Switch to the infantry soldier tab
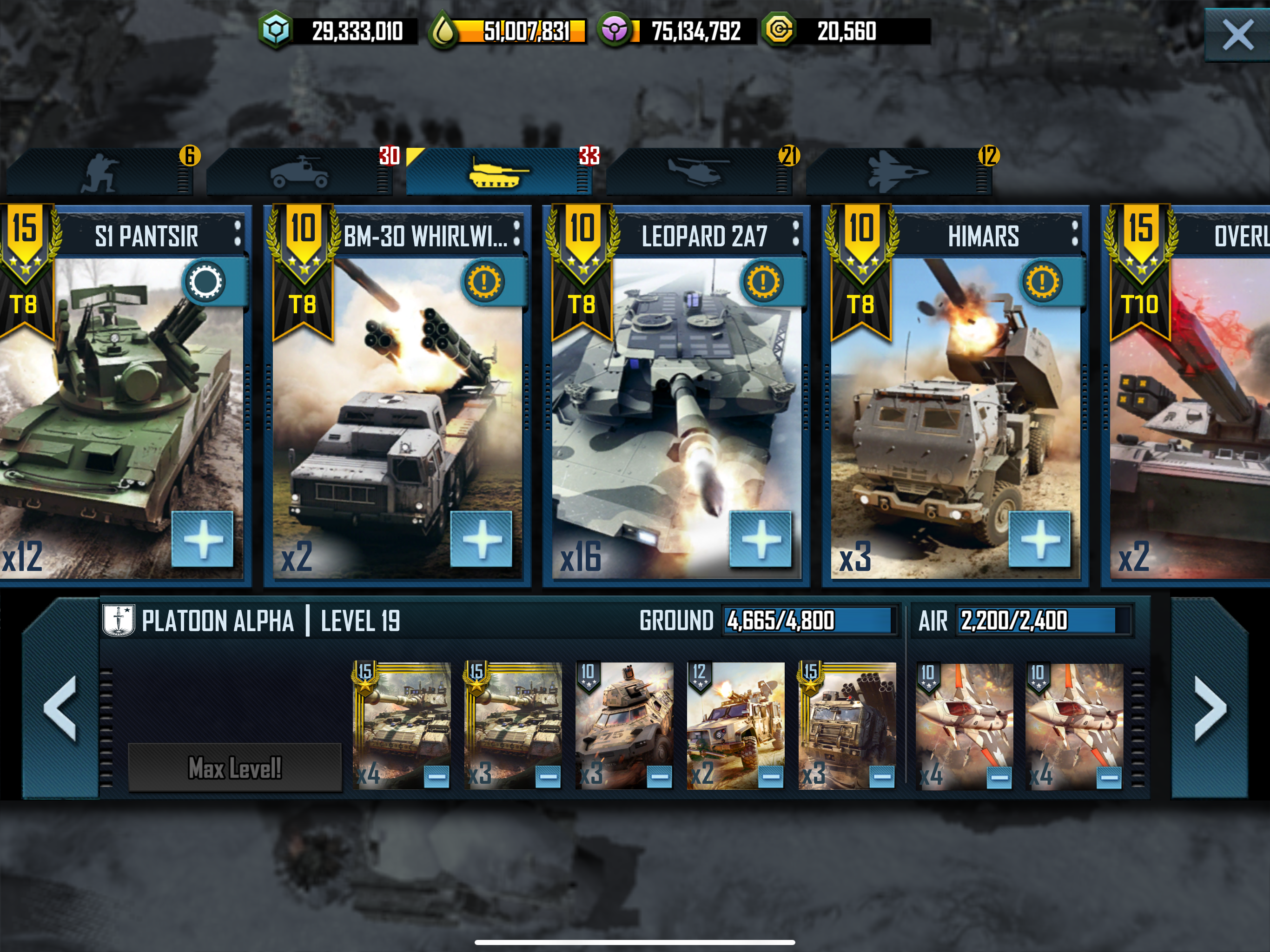1270x952 pixels. (100, 172)
